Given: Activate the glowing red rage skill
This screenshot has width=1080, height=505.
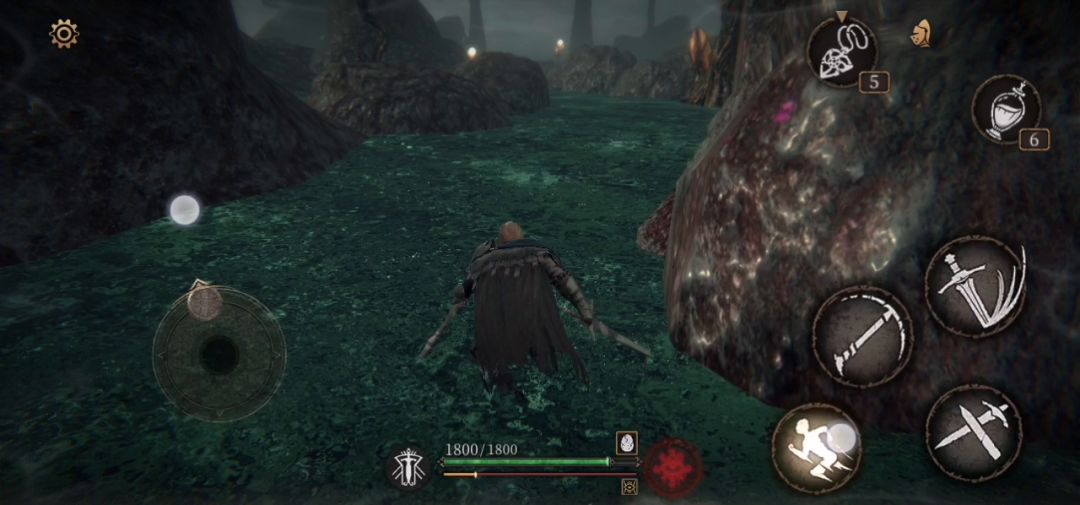Looking at the screenshot, I should [673, 467].
